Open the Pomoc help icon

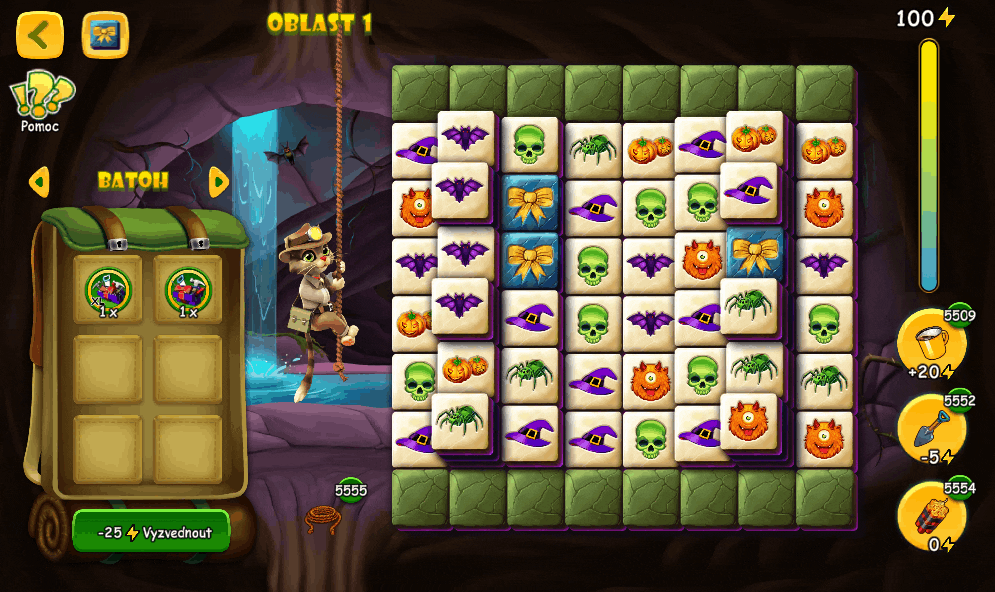[42, 100]
